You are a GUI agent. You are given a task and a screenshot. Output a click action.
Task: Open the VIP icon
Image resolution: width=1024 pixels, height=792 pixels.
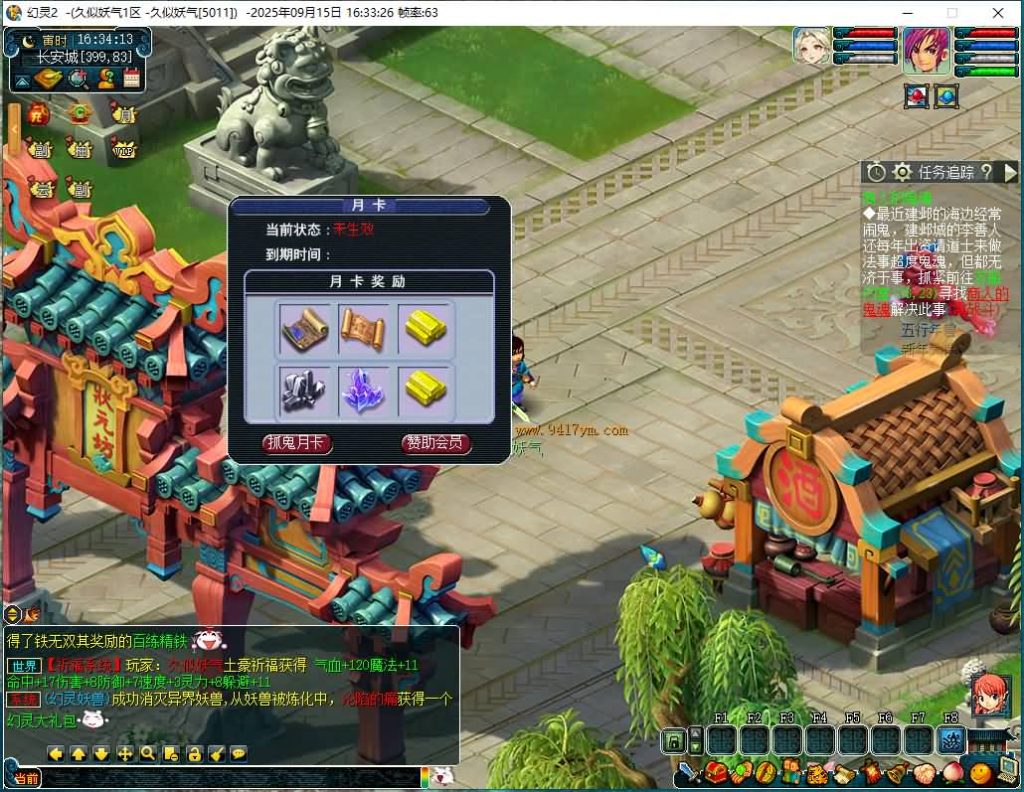[x=123, y=150]
